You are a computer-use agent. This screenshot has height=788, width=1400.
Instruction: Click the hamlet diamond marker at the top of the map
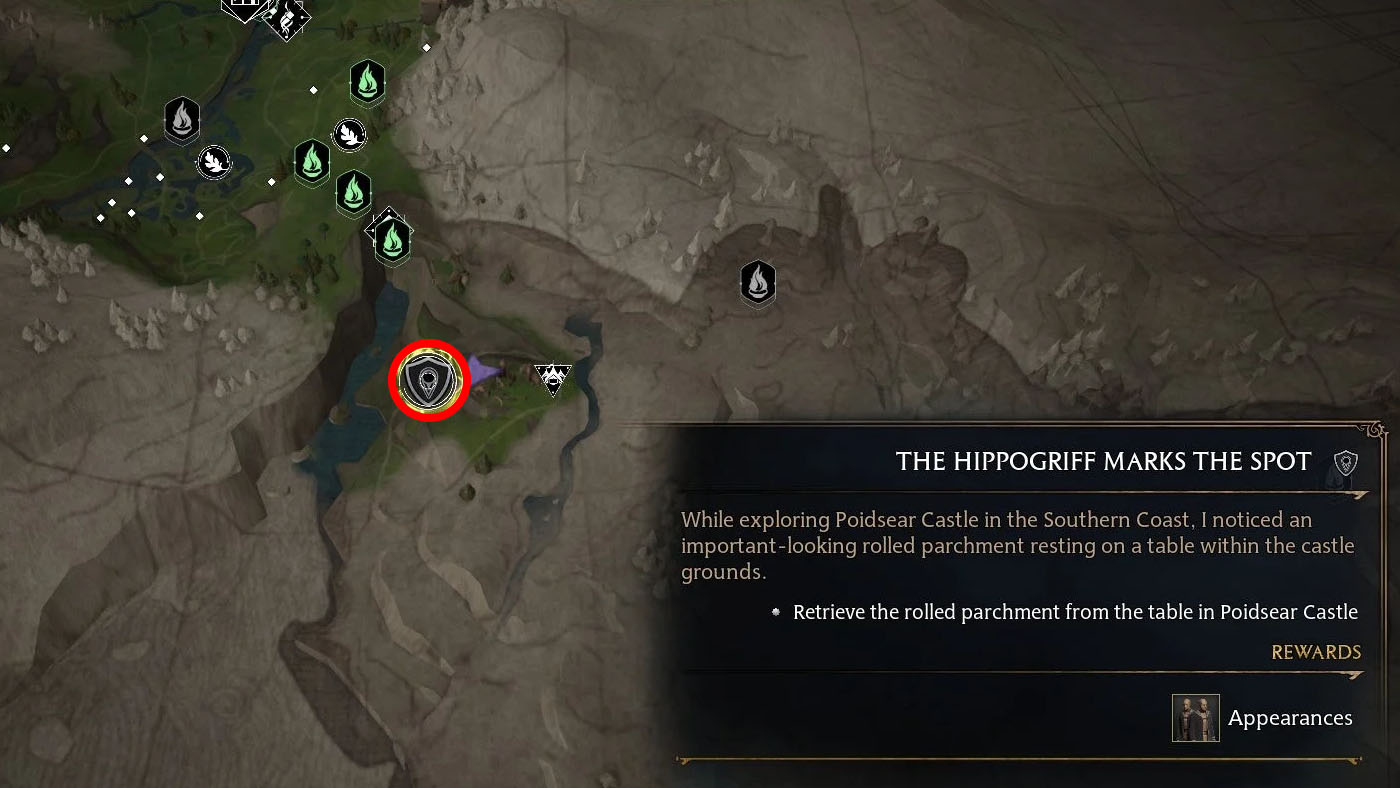click(x=243, y=6)
